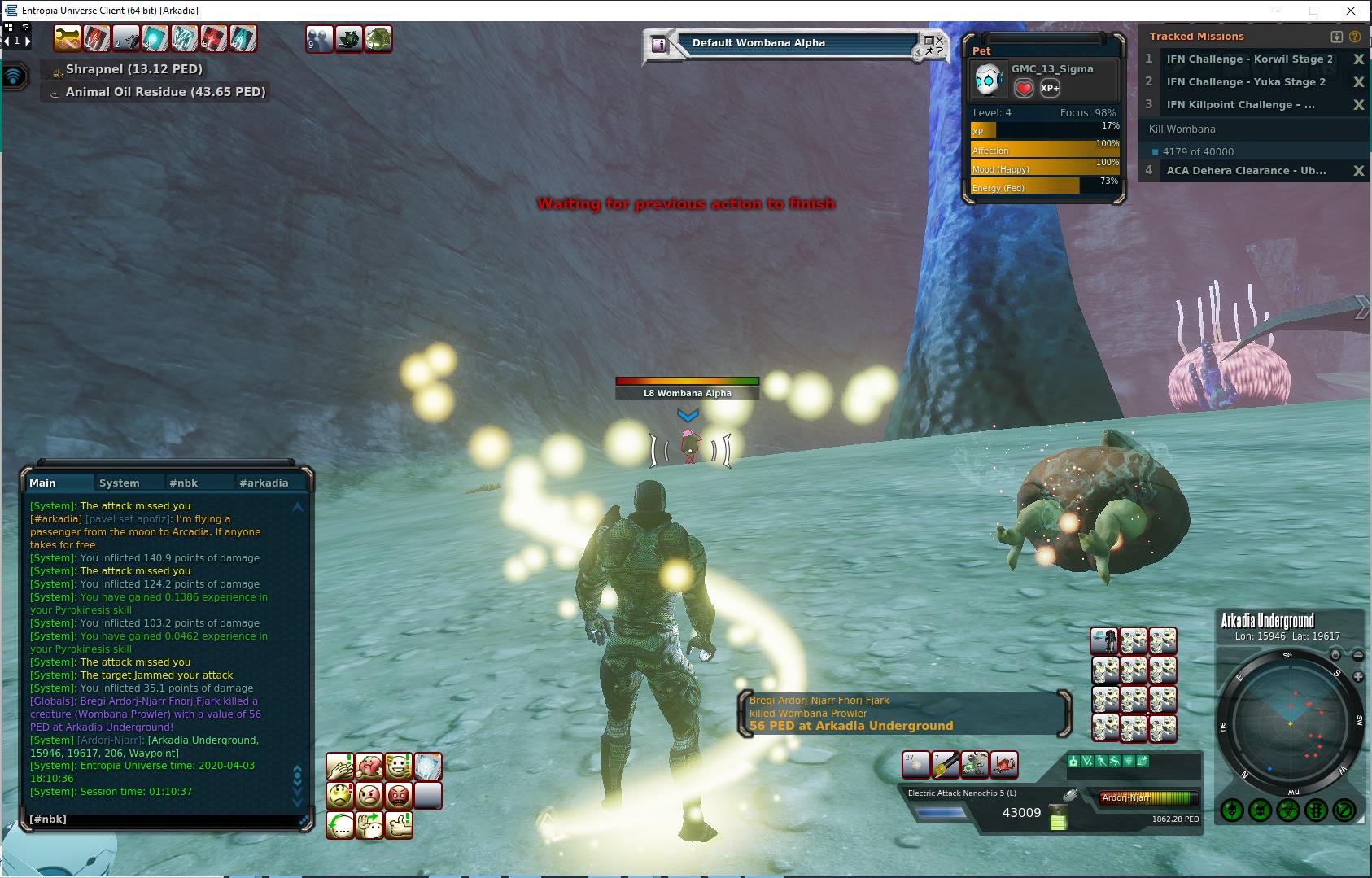Screen dimensions: 1372x878
Task: Activate the red cross heal chip slot 5
Action: (213, 39)
